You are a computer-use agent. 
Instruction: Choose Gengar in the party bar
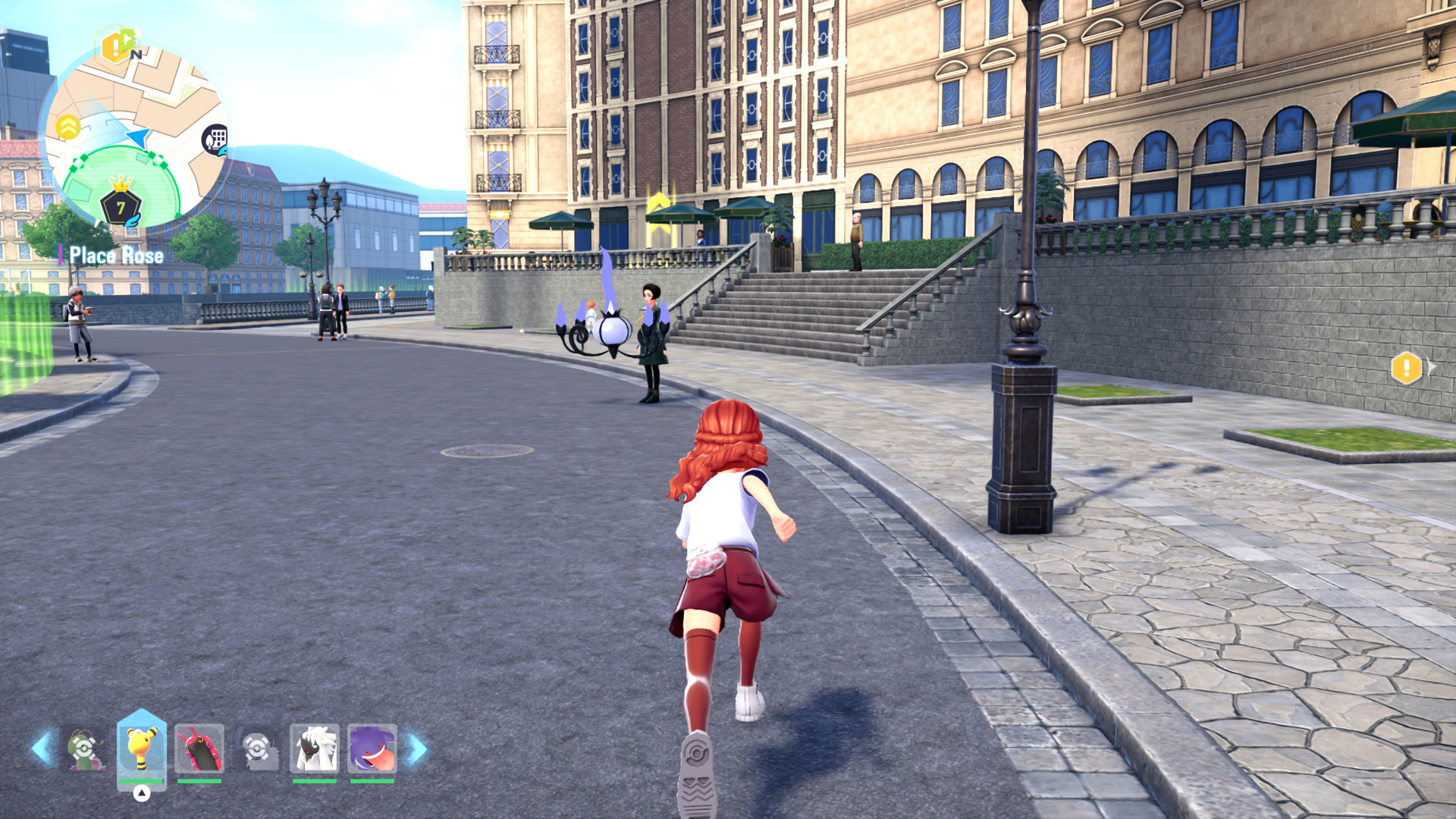pyautogui.click(x=372, y=748)
